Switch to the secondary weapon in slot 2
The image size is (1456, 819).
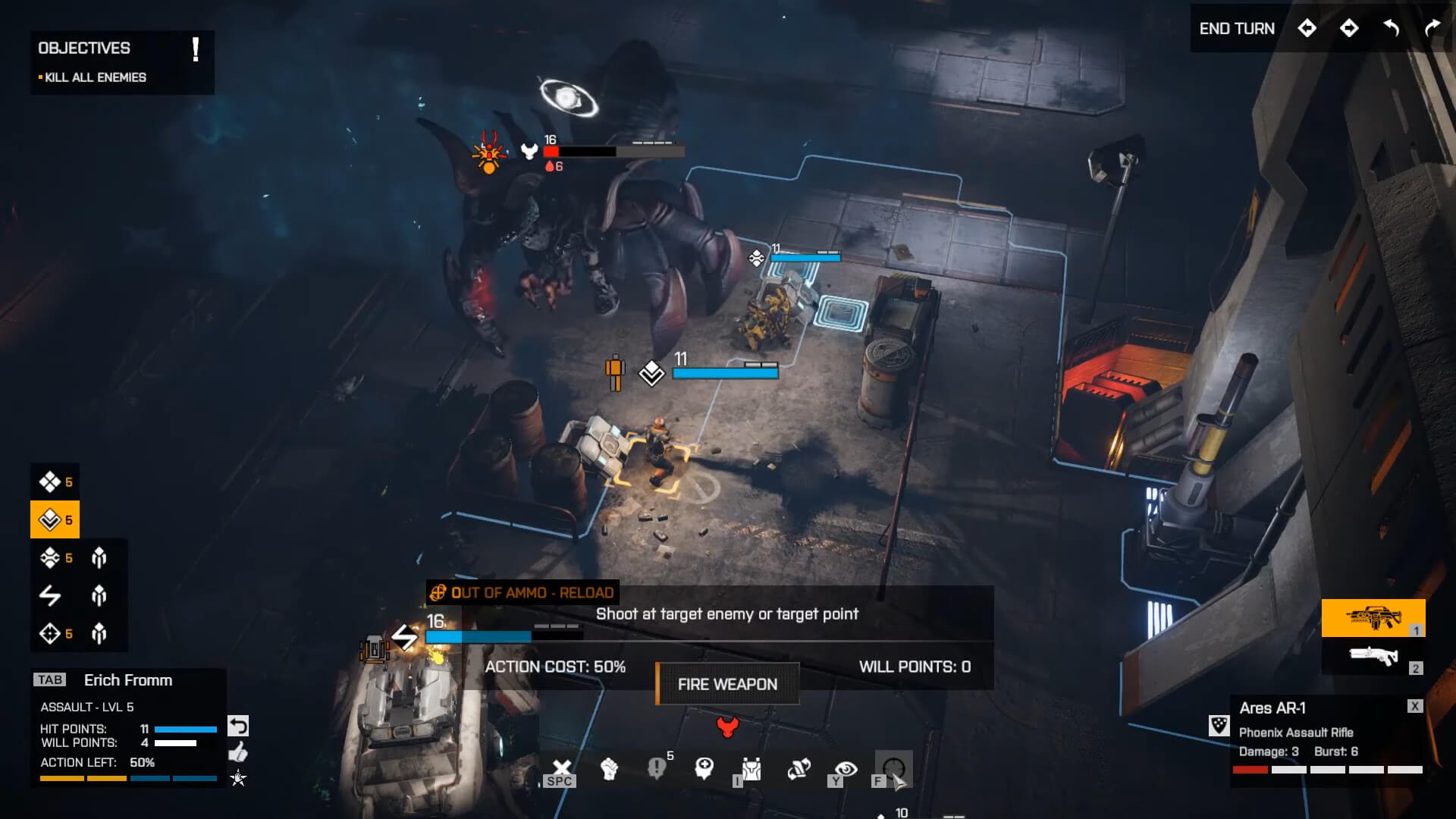(1373, 655)
